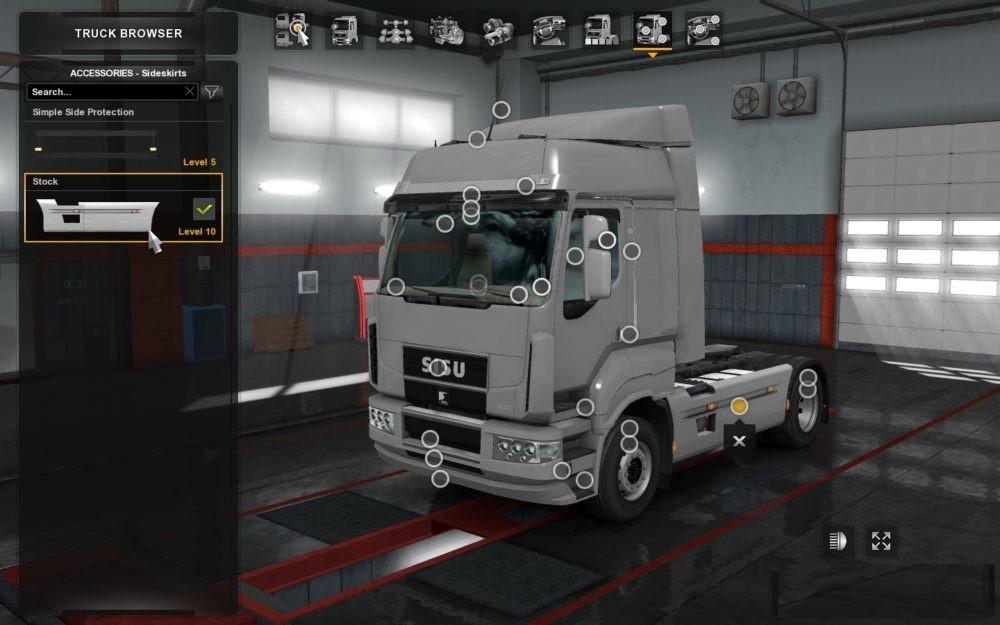Select the highlighted exterior accessories tab
The height and width of the screenshot is (625, 1000).
[x=652, y=30]
